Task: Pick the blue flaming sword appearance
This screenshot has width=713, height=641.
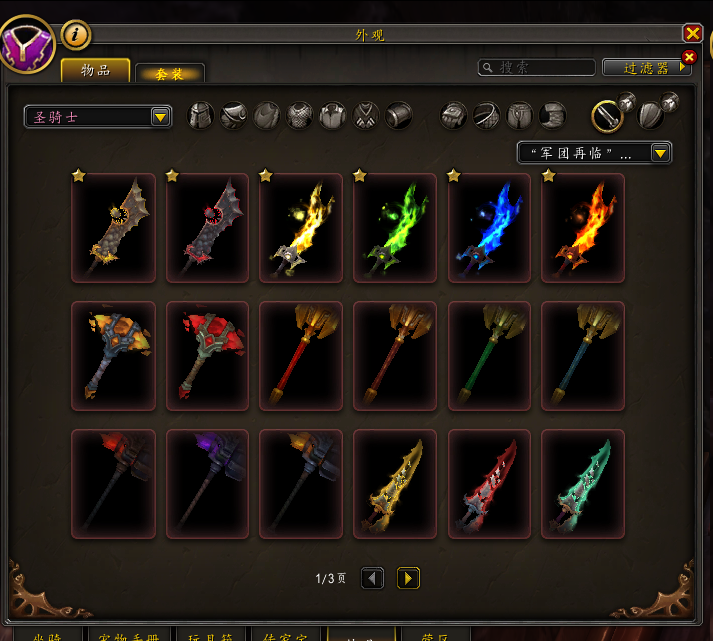Action: click(x=489, y=228)
